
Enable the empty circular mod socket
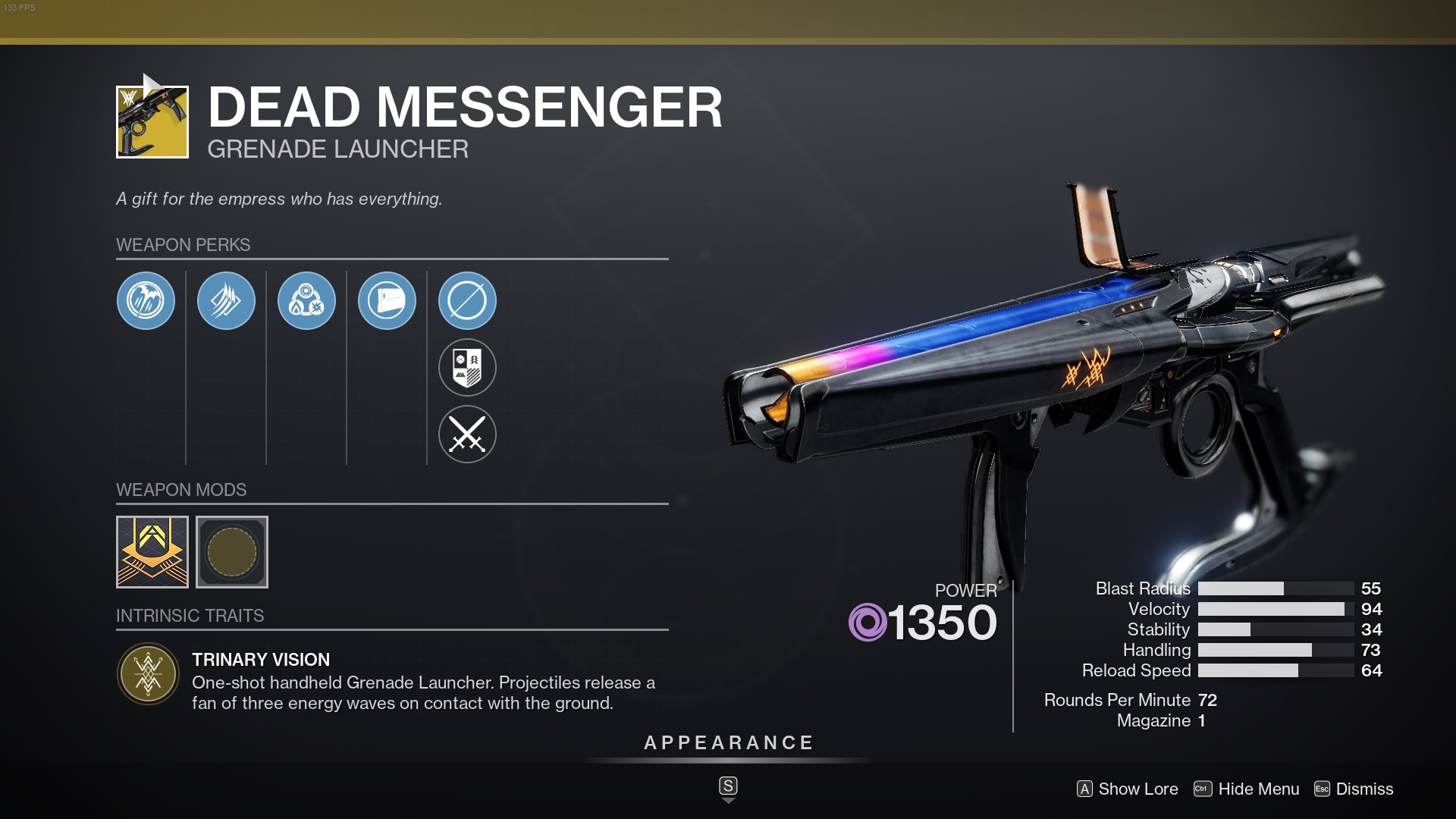(x=232, y=552)
